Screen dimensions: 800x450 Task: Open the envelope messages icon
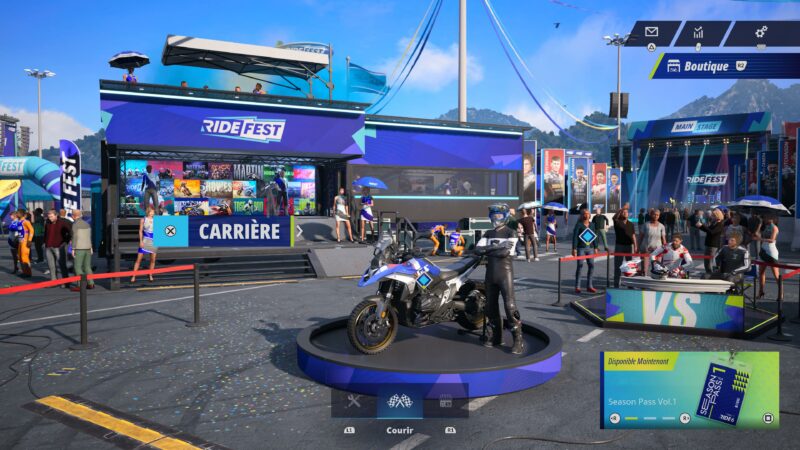tap(651, 32)
